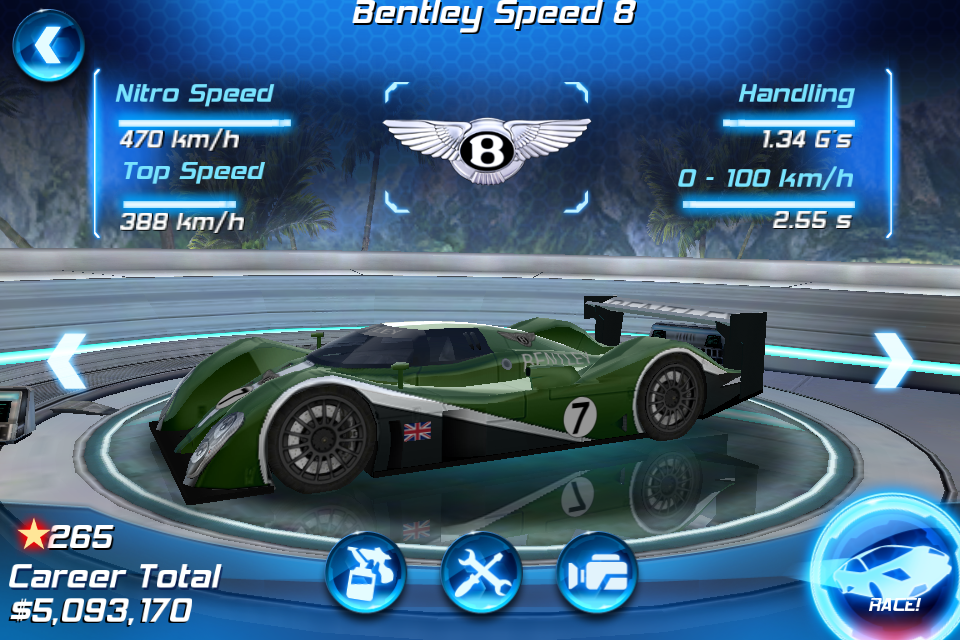
Task: Start the race with the RACE! button
Action: point(884,572)
